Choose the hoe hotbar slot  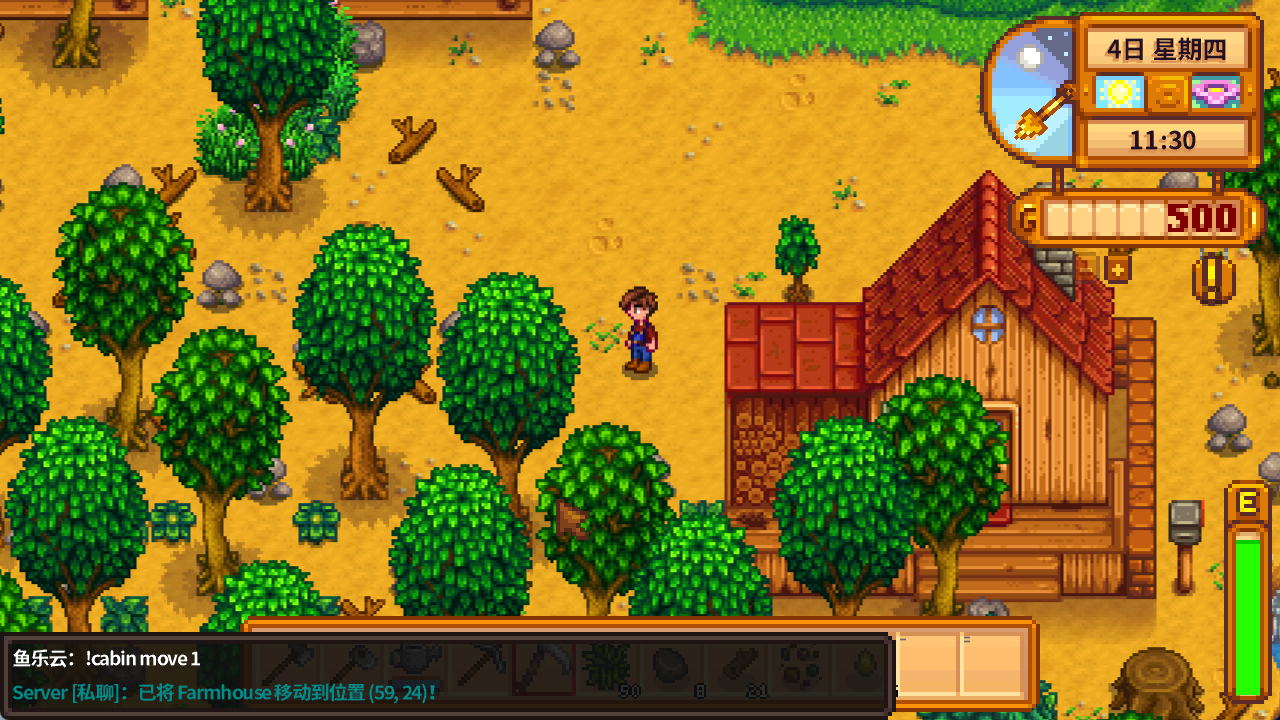tap(351, 665)
